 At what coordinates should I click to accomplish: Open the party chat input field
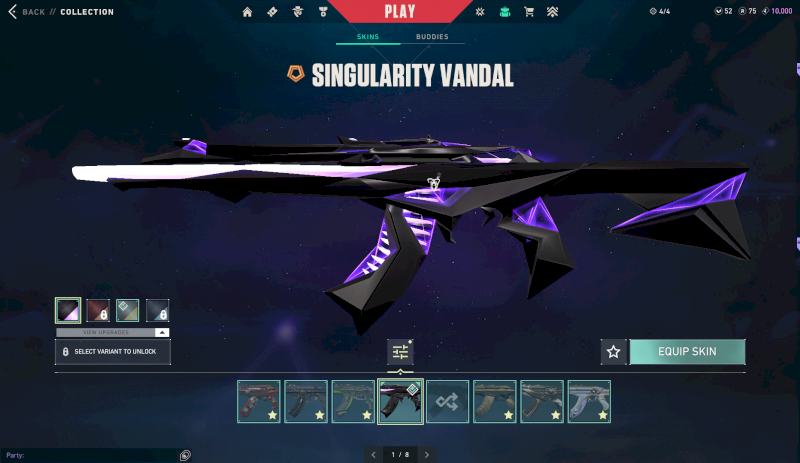click(x=90, y=455)
